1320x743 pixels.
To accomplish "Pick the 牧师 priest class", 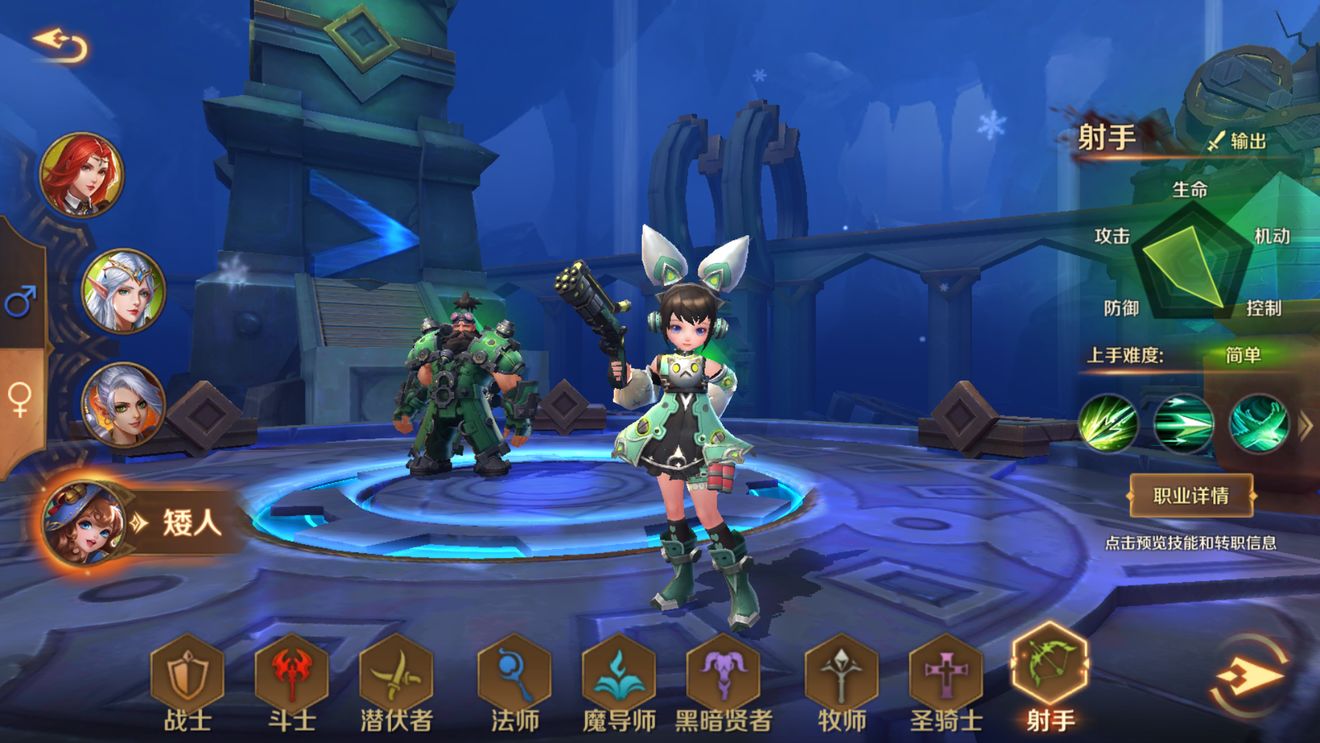I will tap(841, 672).
